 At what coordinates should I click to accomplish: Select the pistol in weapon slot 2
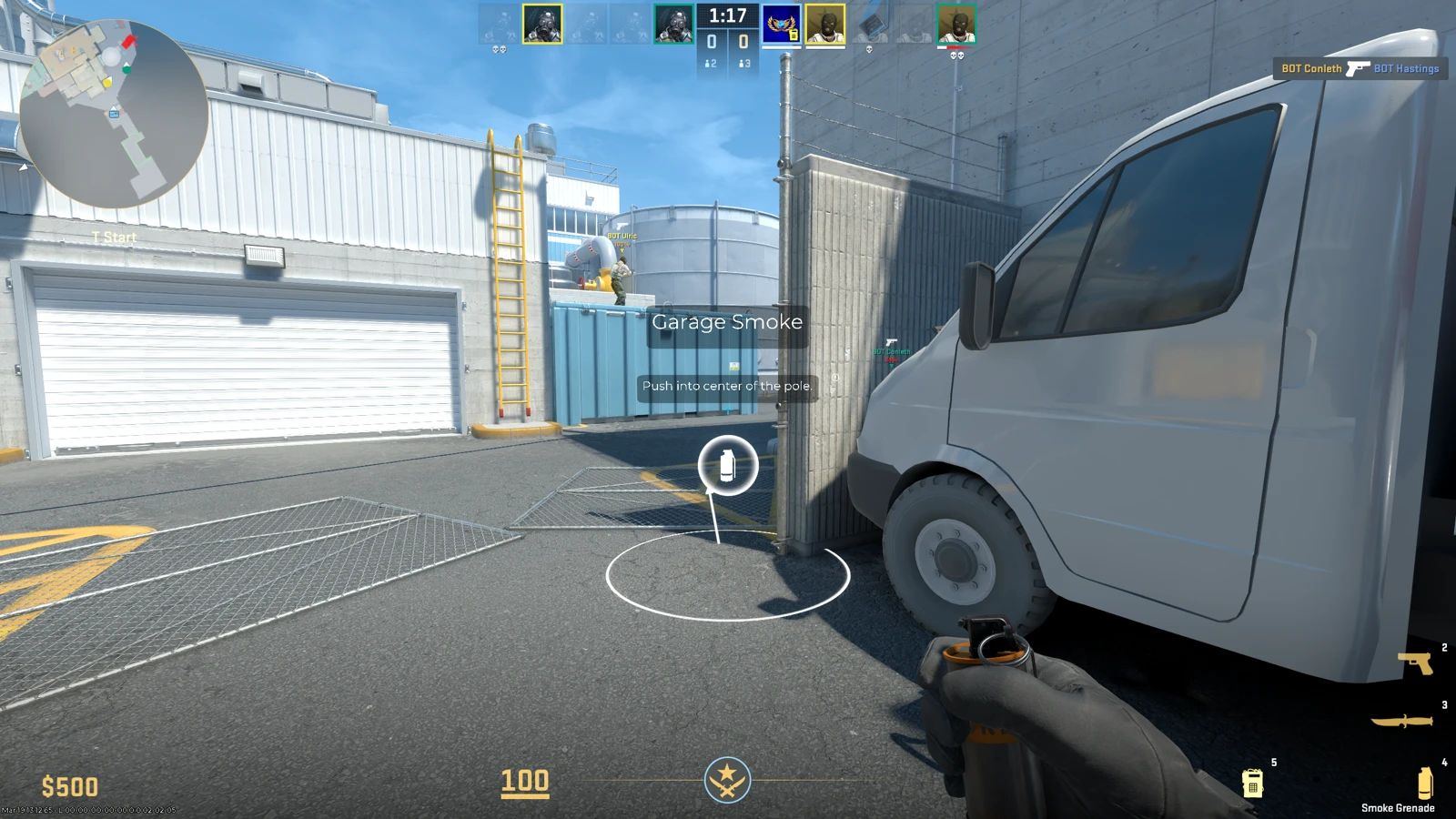tap(1415, 663)
